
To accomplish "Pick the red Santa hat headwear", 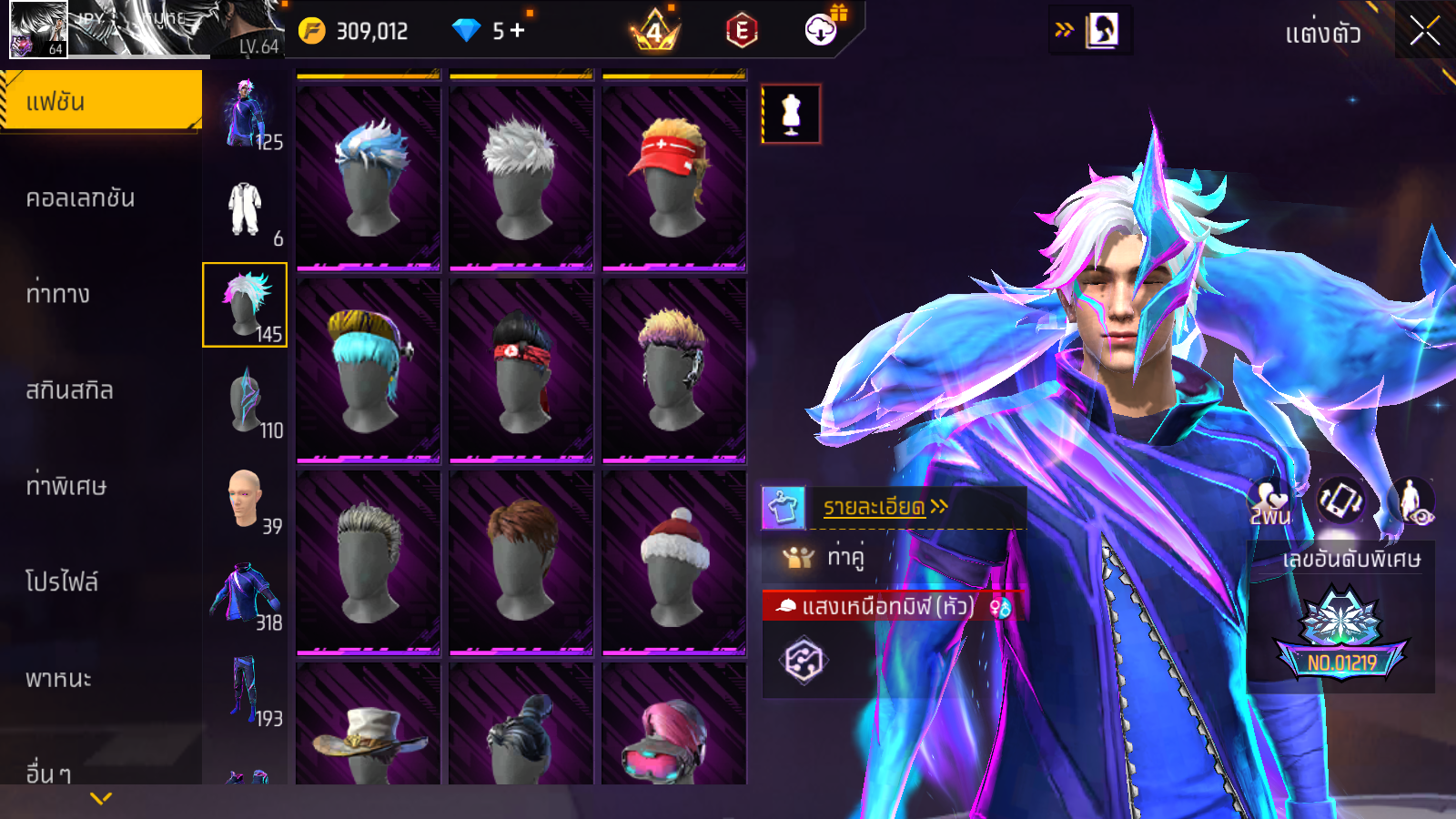I will coord(674,562).
